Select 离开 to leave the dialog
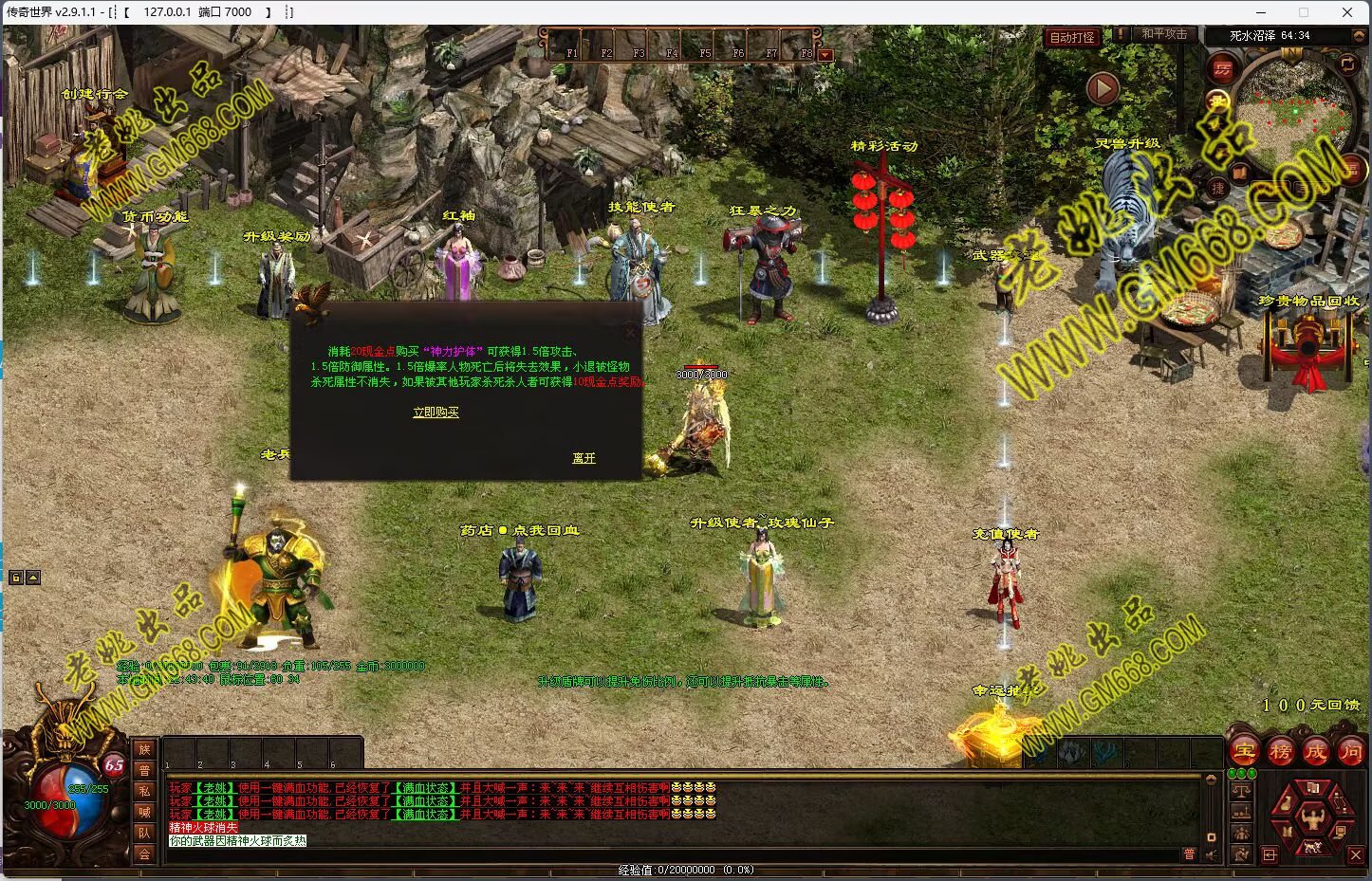This screenshot has width=1372, height=881. click(584, 458)
